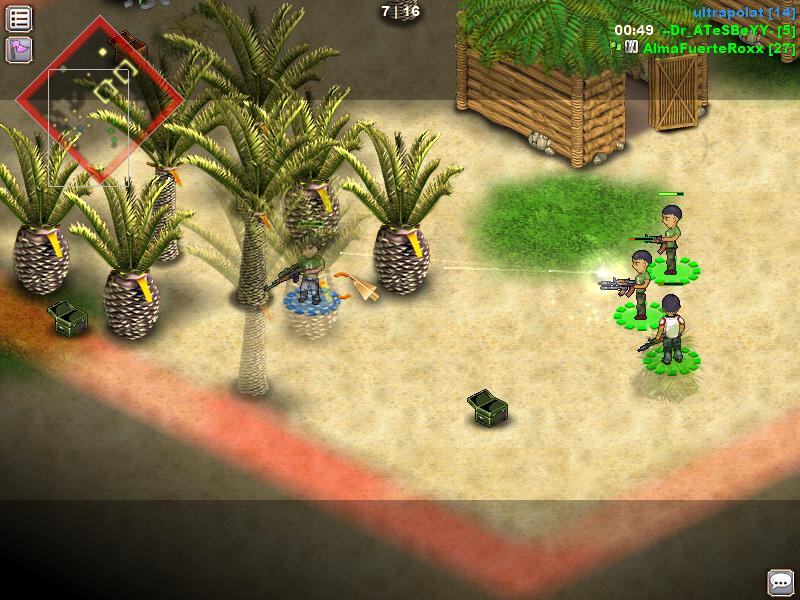Open the list menu button
800x600 pixels.
pos(19,18)
